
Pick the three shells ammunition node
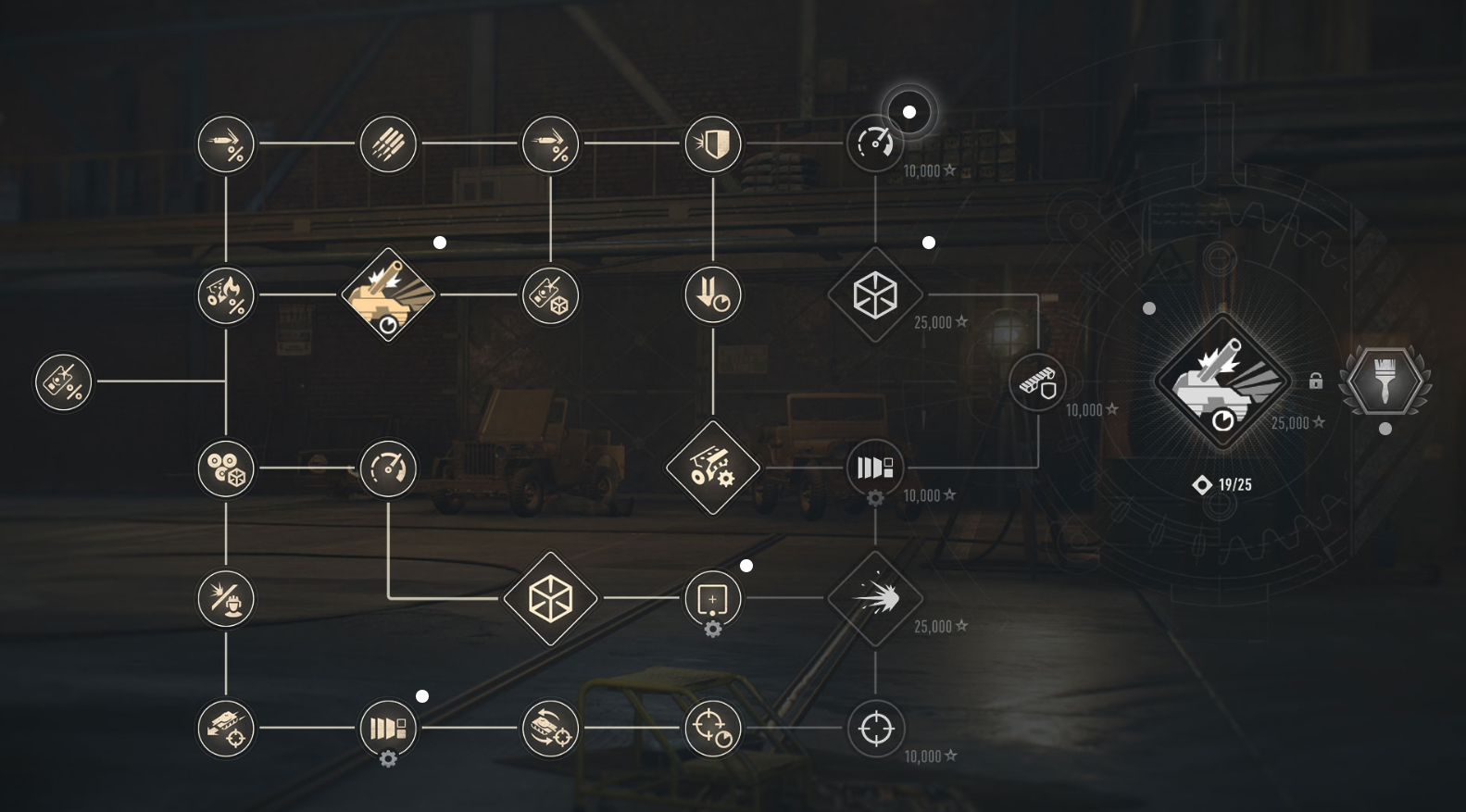tap(388, 144)
